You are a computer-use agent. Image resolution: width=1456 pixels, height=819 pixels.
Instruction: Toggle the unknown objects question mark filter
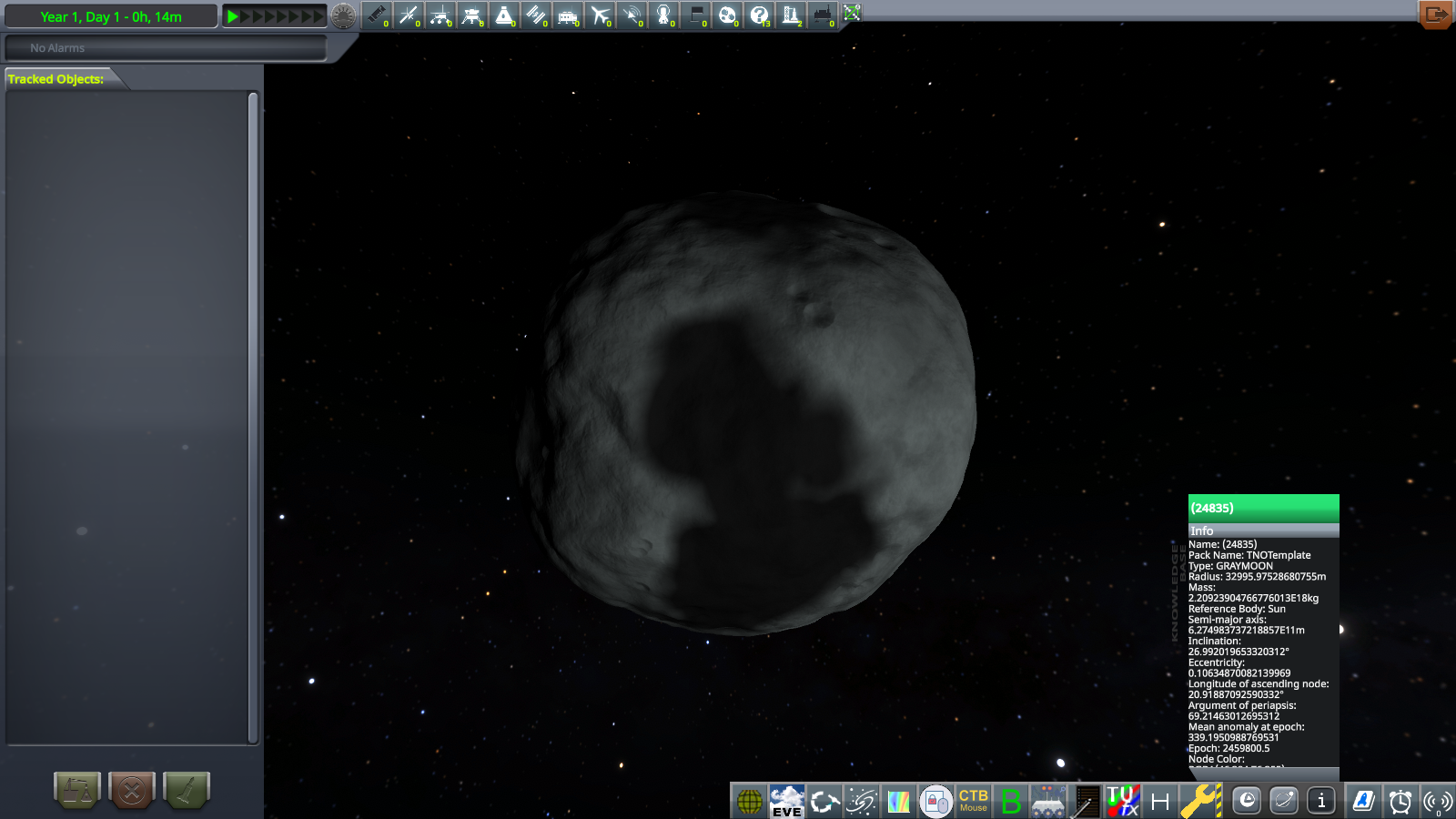pos(759,15)
